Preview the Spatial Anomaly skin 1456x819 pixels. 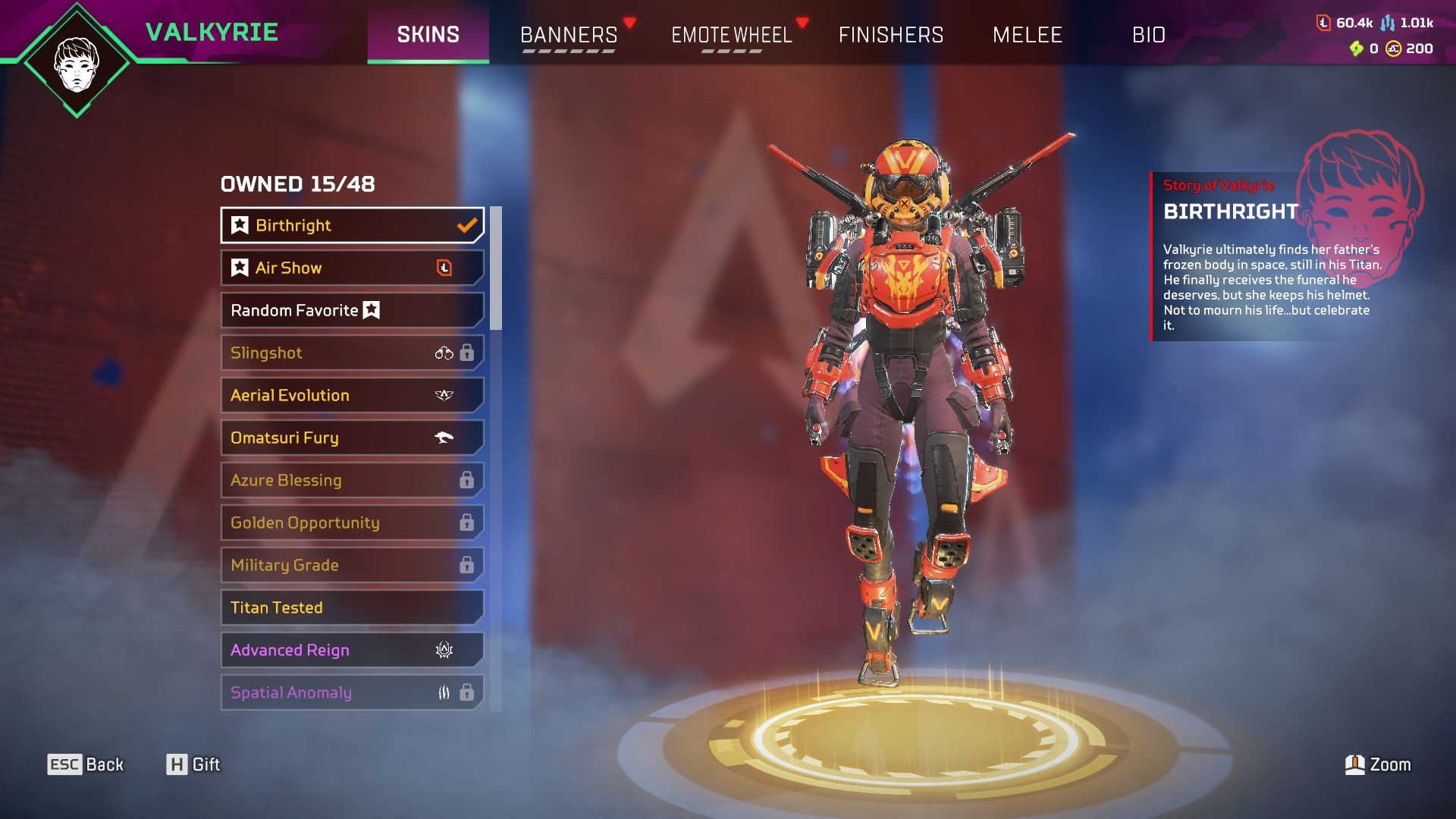352,692
